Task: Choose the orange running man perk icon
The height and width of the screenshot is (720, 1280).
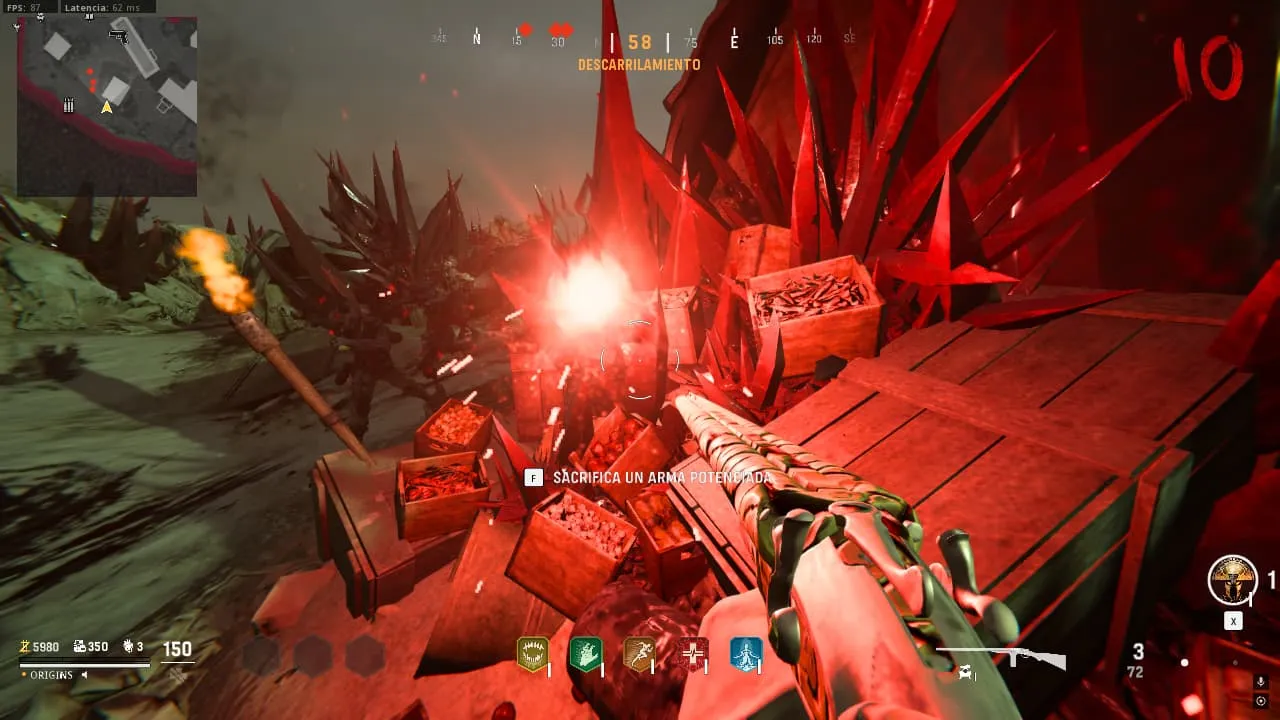Action: tap(639, 654)
